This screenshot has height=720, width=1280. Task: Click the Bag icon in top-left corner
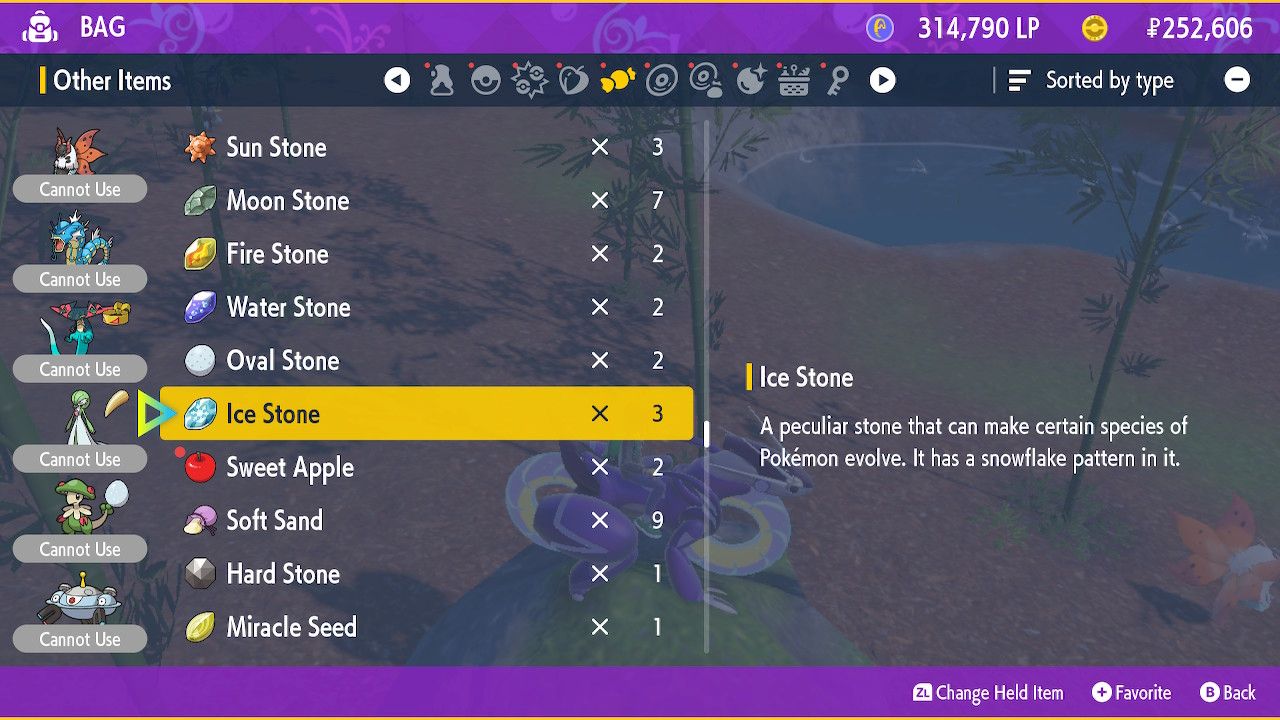click(x=42, y=27)
